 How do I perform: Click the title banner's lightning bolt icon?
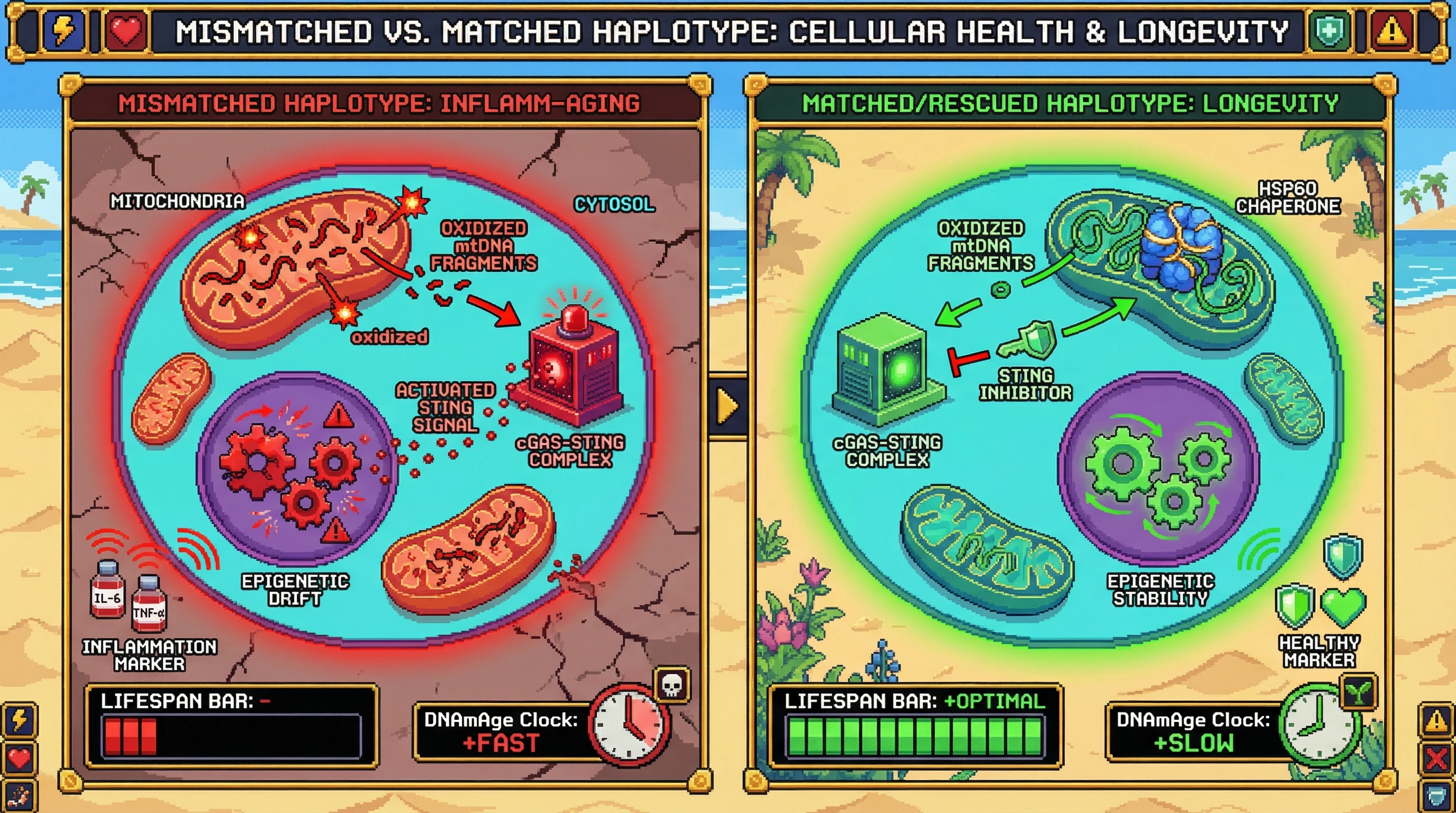tap(63, 30)
